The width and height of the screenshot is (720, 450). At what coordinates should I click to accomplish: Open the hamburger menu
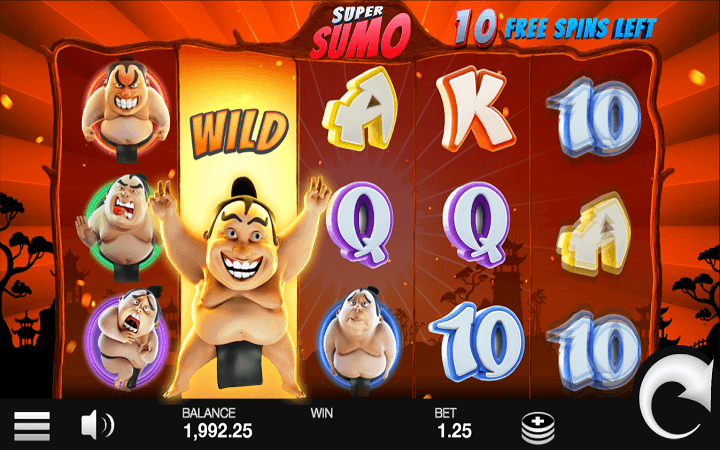coord(32,426)
